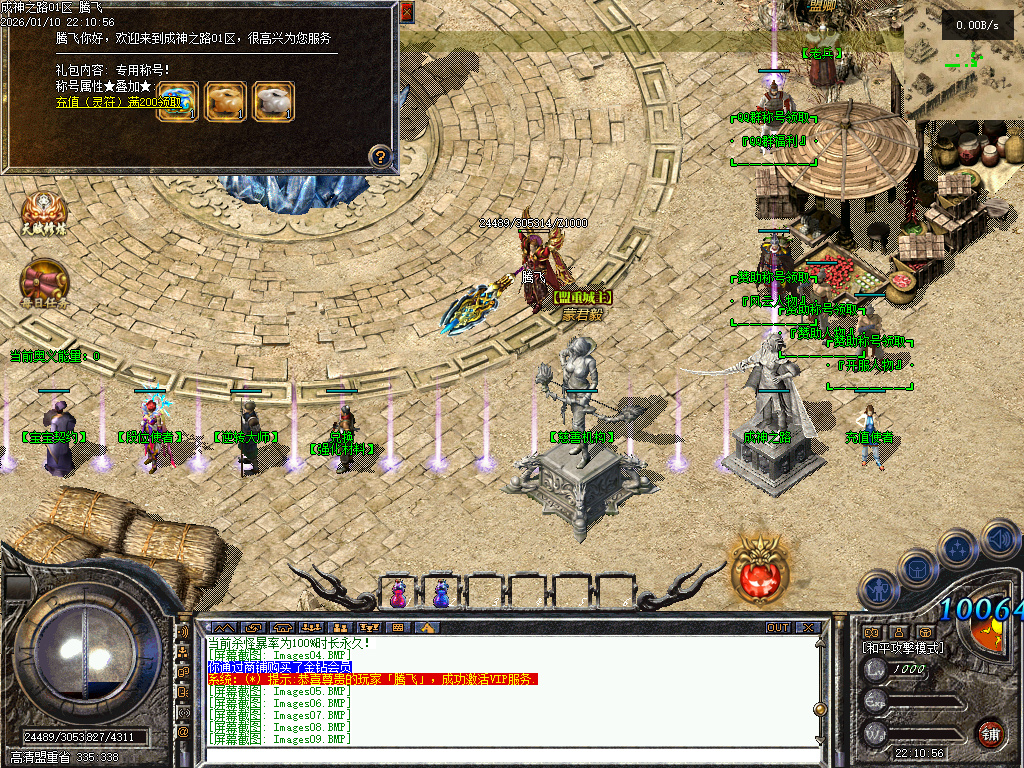Click the OUT button on the chat bar
The image size is (1024, 768).
(778, 627)
